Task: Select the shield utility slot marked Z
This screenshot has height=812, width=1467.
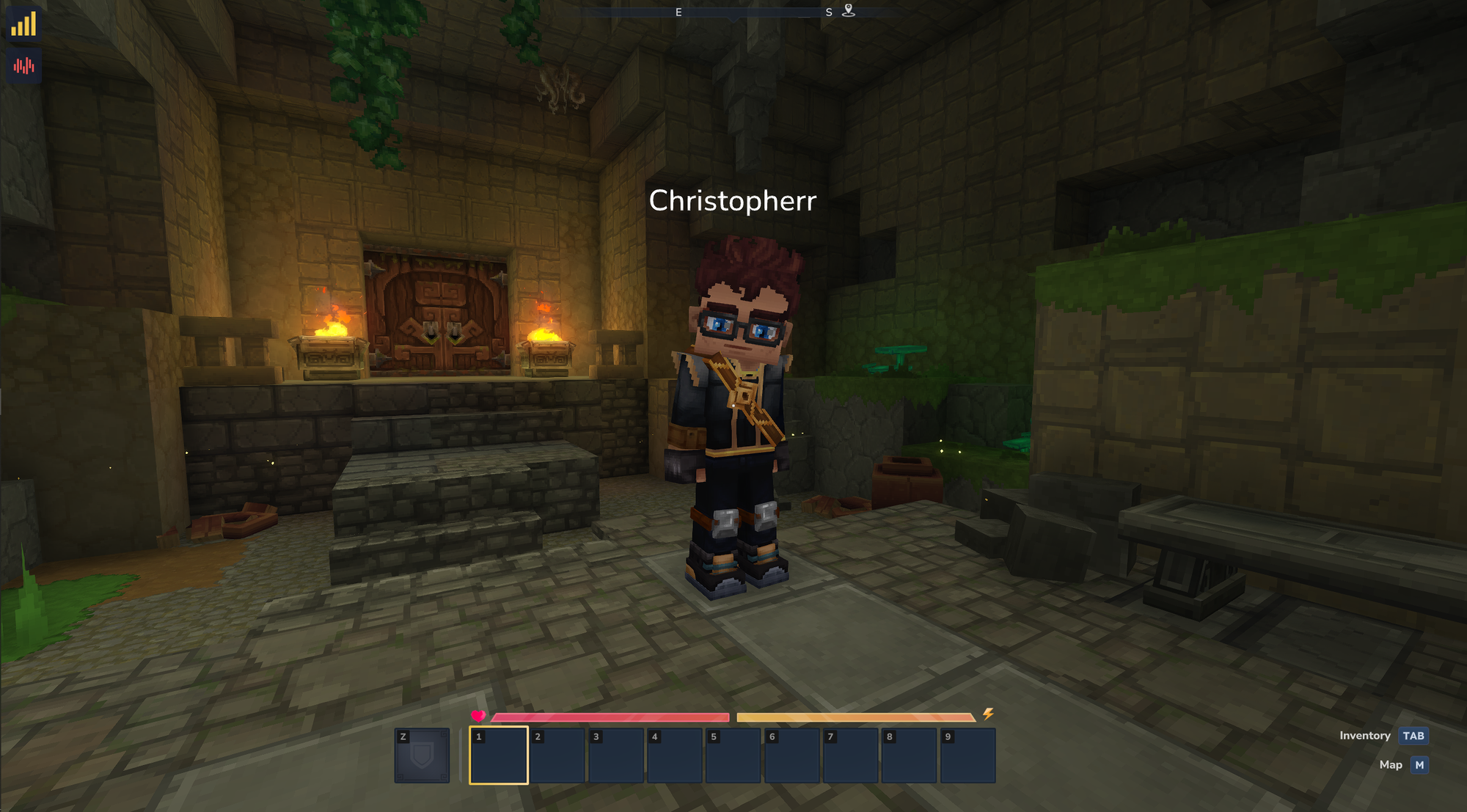Action: coord(422,756)
